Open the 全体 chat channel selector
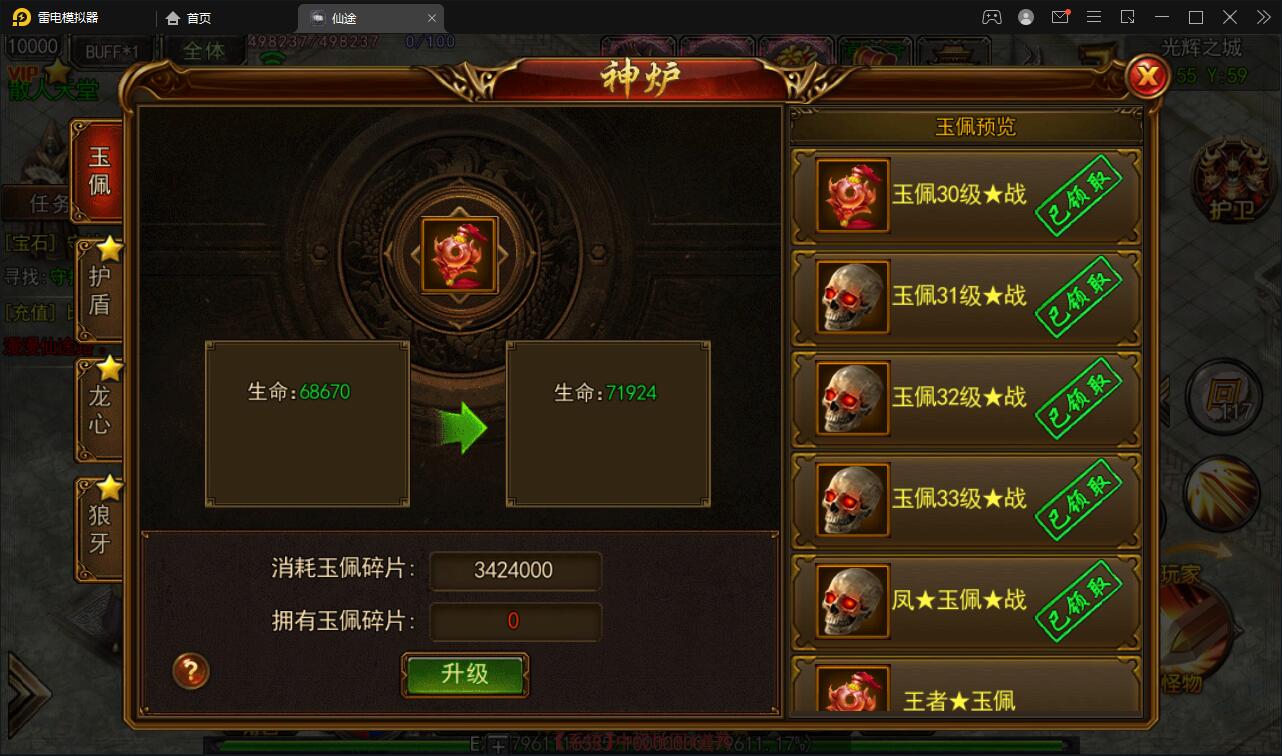The height and width of the screenshot is (756, 1282). tap(205, 50)
